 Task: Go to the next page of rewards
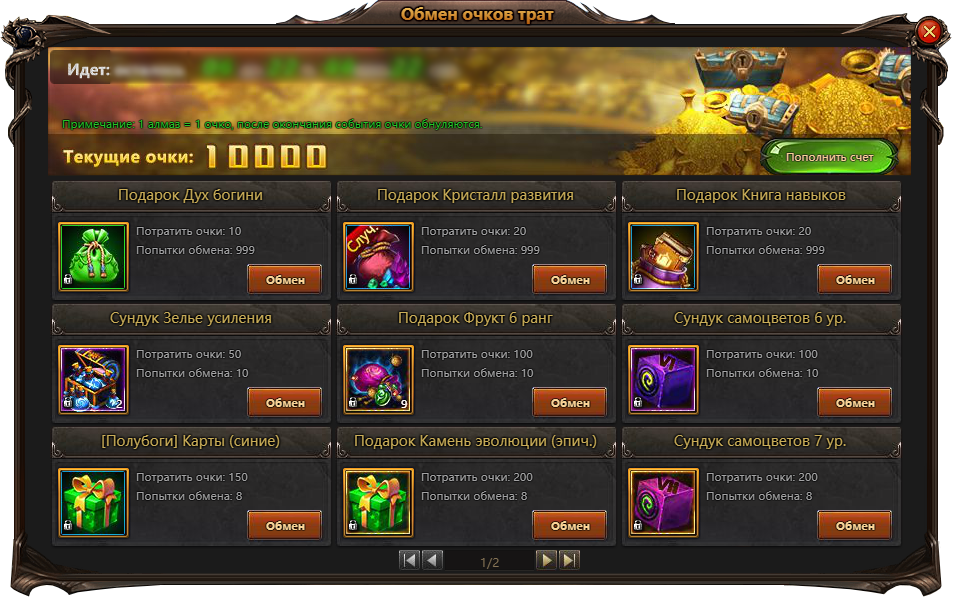coord(546,560)
